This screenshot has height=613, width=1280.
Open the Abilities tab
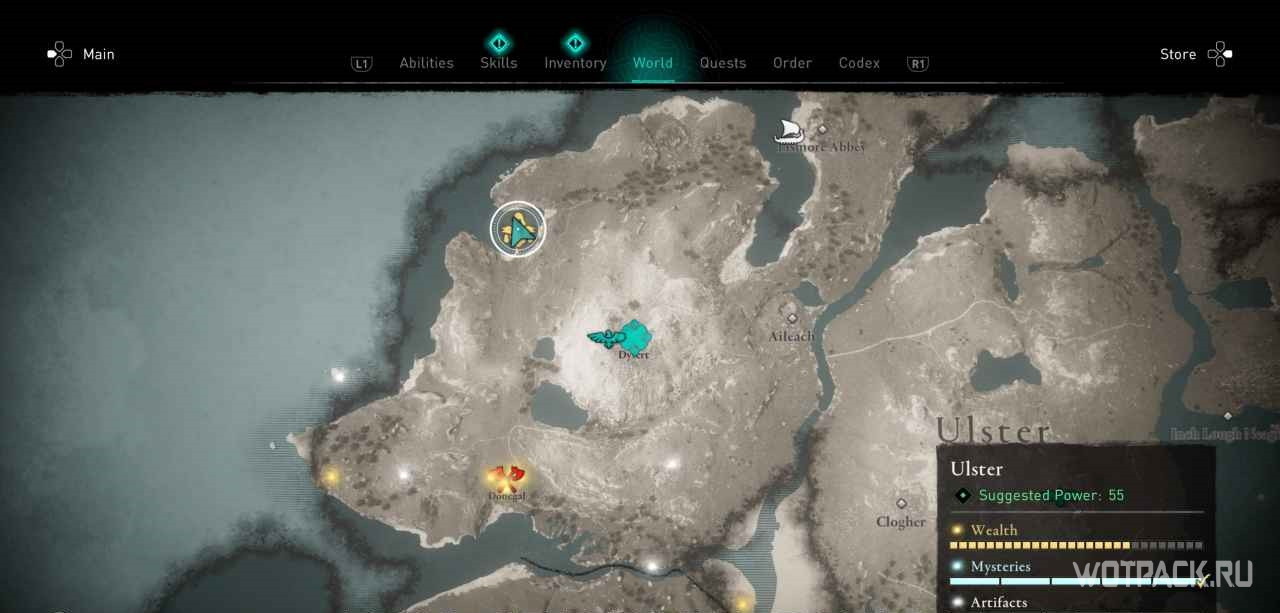(426, 63)
